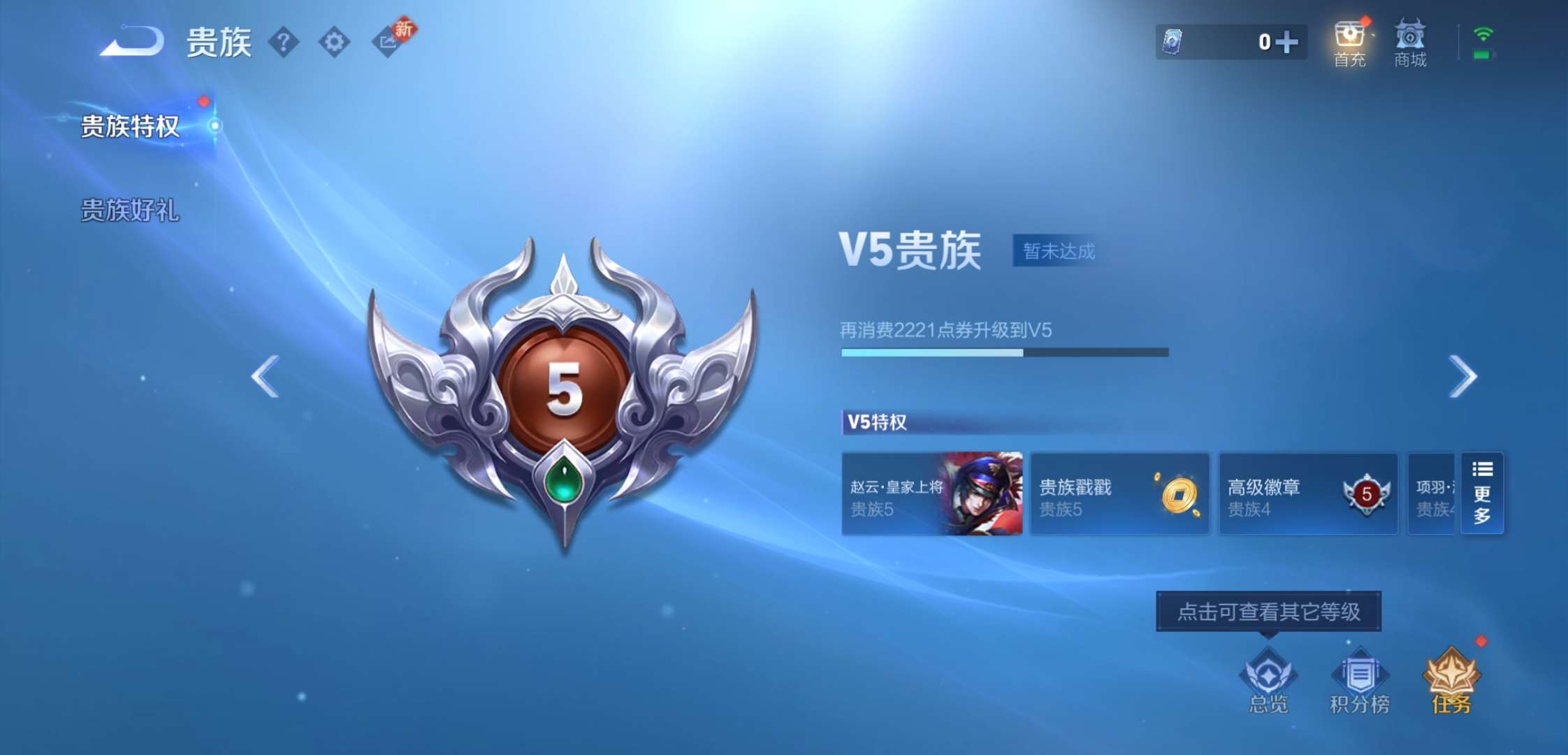Screen dimensions: 1568x755
Task: Open the noble help question mark icon
Action: tap(282, 42)
